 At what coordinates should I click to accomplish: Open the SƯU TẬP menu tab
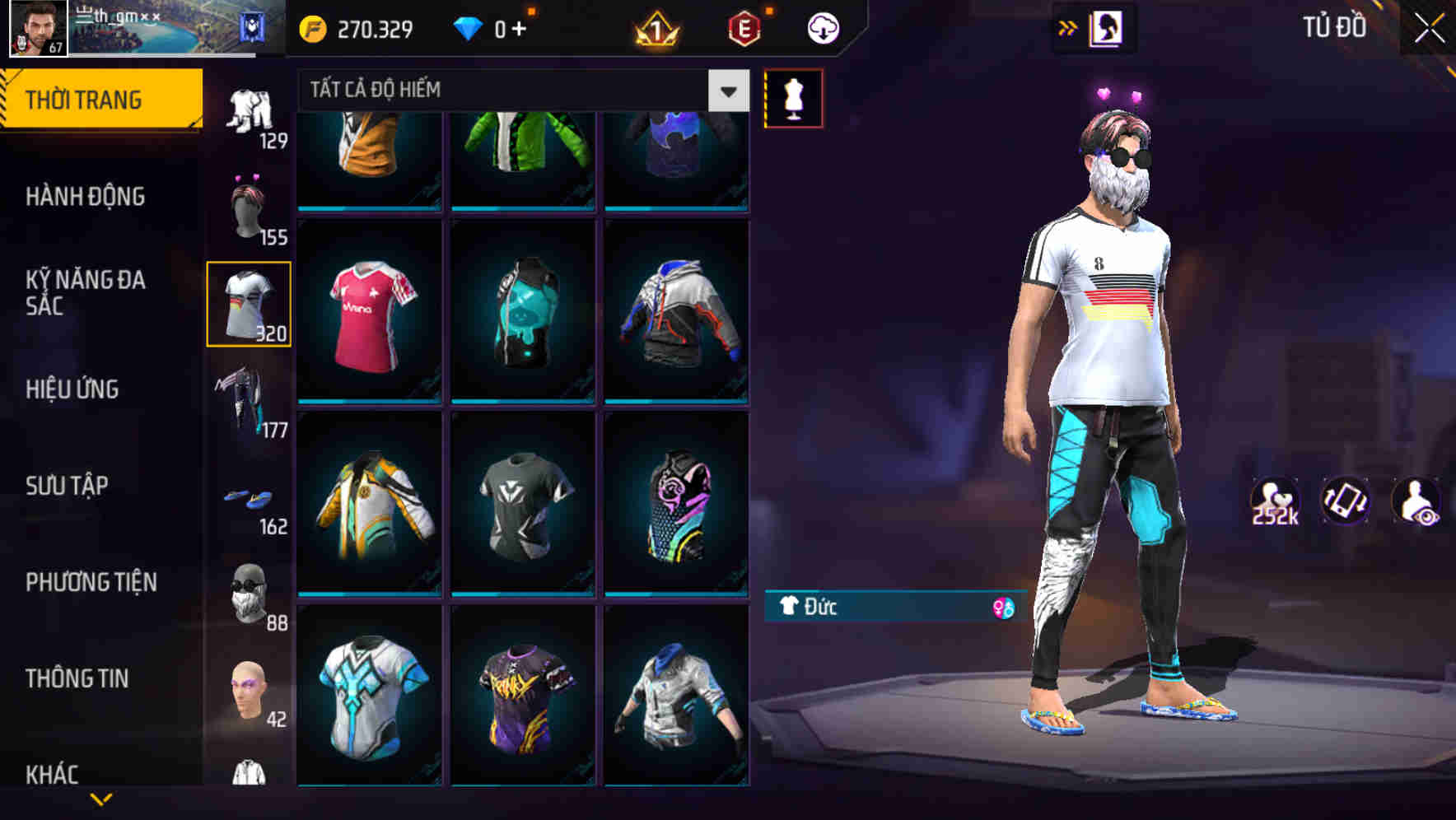tap(66, 486)
